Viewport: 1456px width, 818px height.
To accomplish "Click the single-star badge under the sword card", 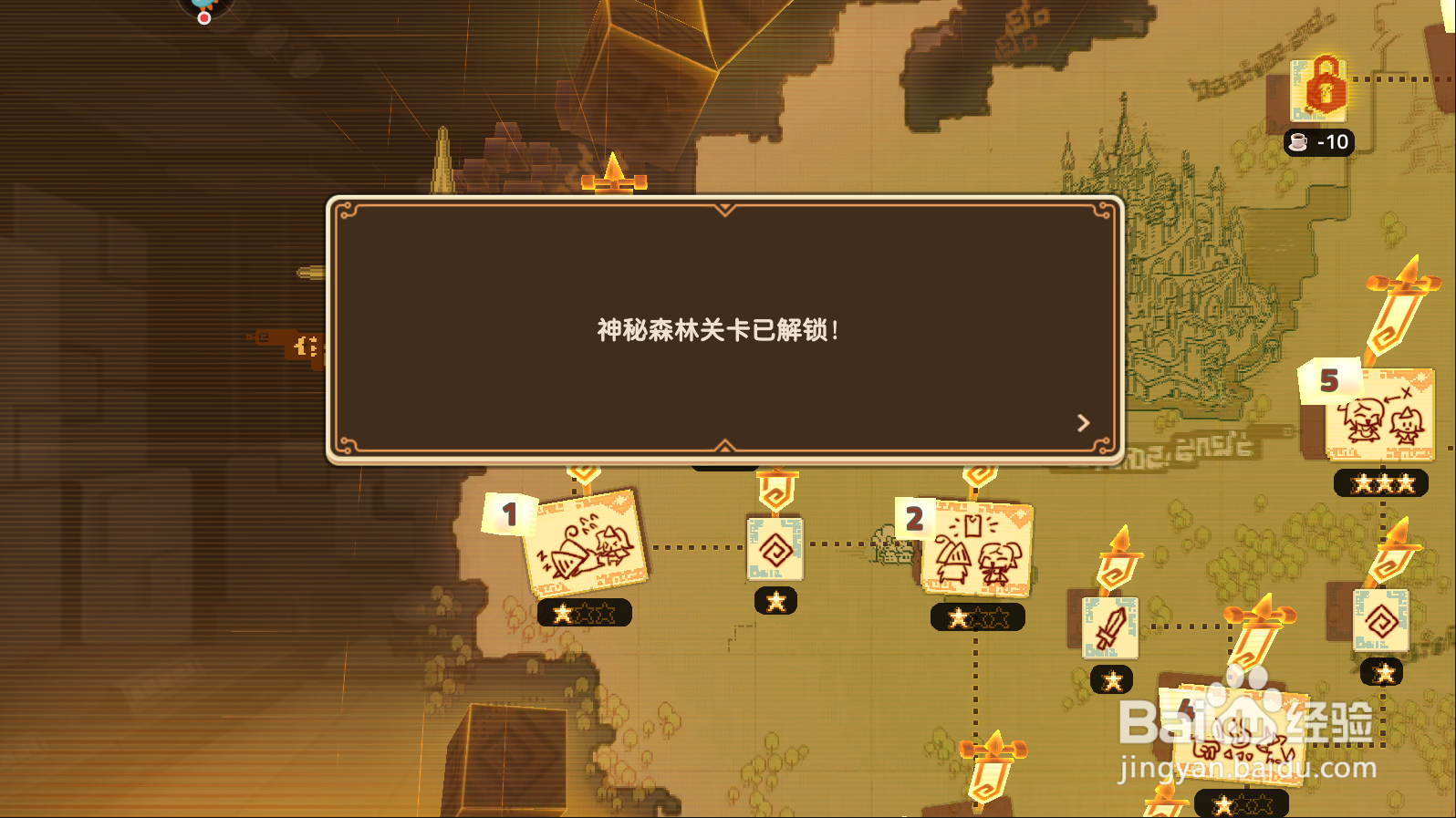I will [1110, 679].
